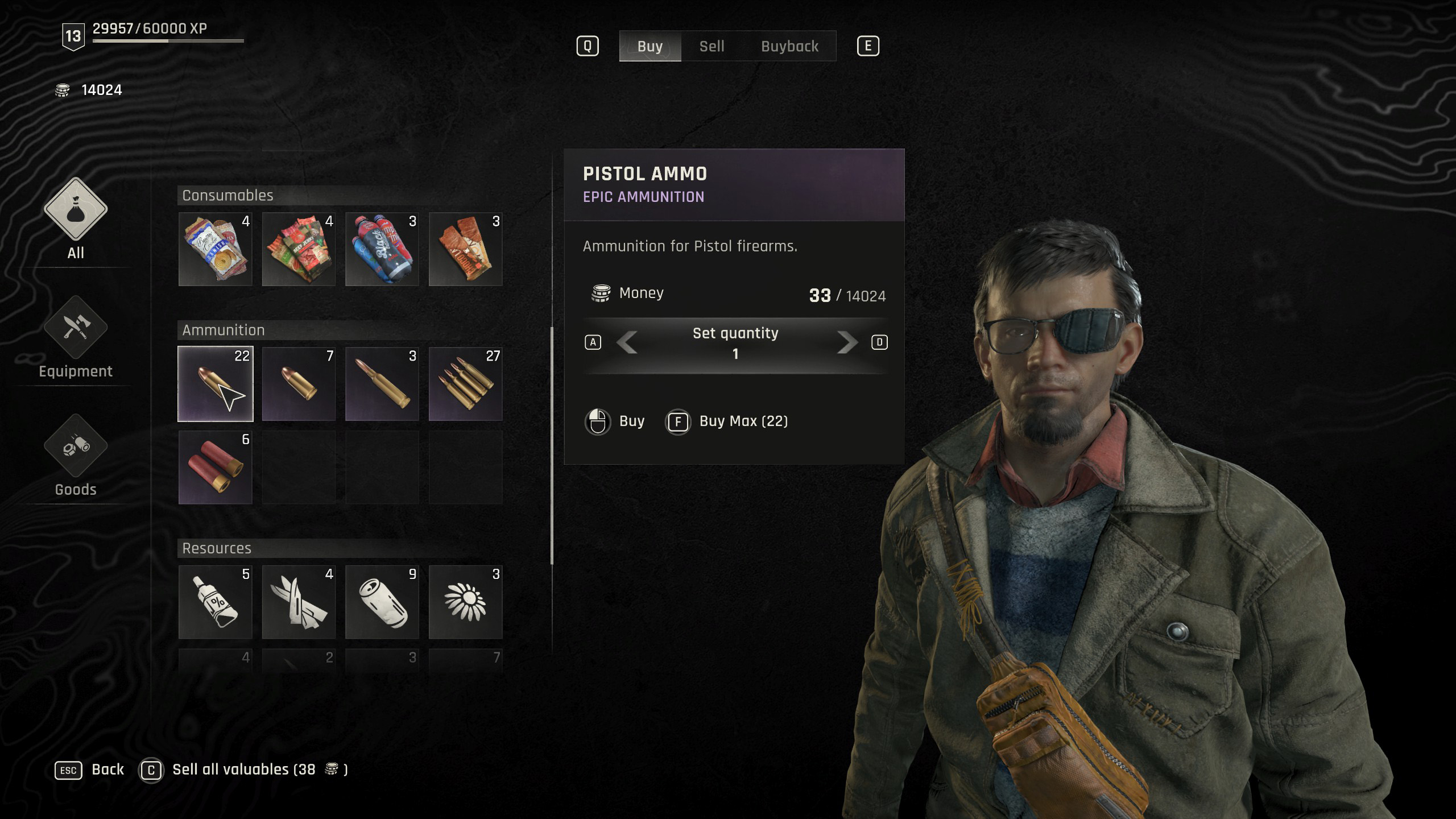
Task: Switch to the Sell tab
Action: (x=712, y=46)
